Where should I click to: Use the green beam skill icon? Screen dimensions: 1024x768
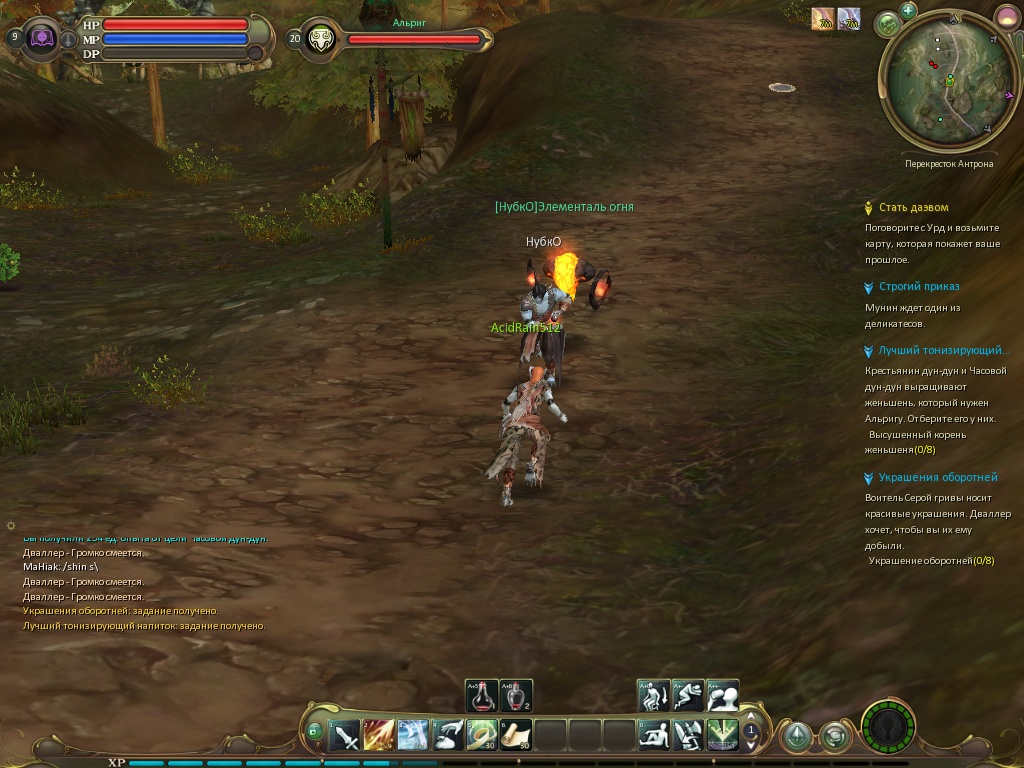coord(722,736)
